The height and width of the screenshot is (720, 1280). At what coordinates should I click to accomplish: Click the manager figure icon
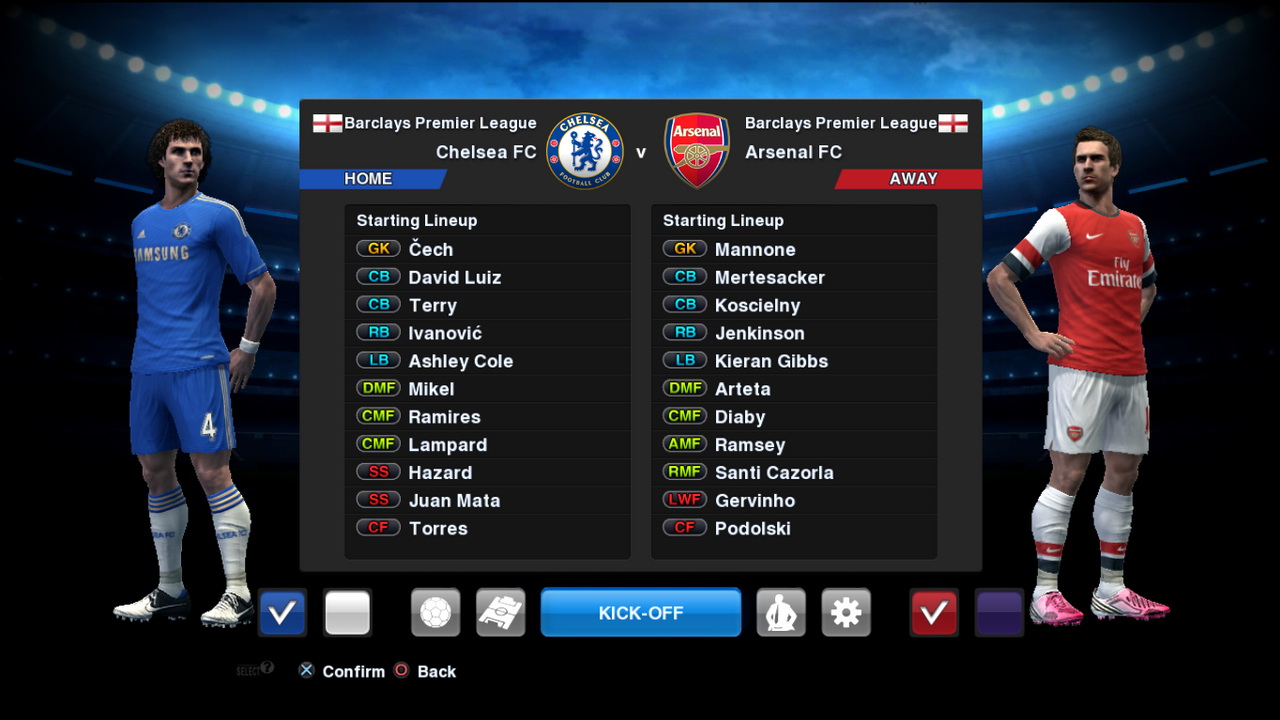(x=781, y=612)
